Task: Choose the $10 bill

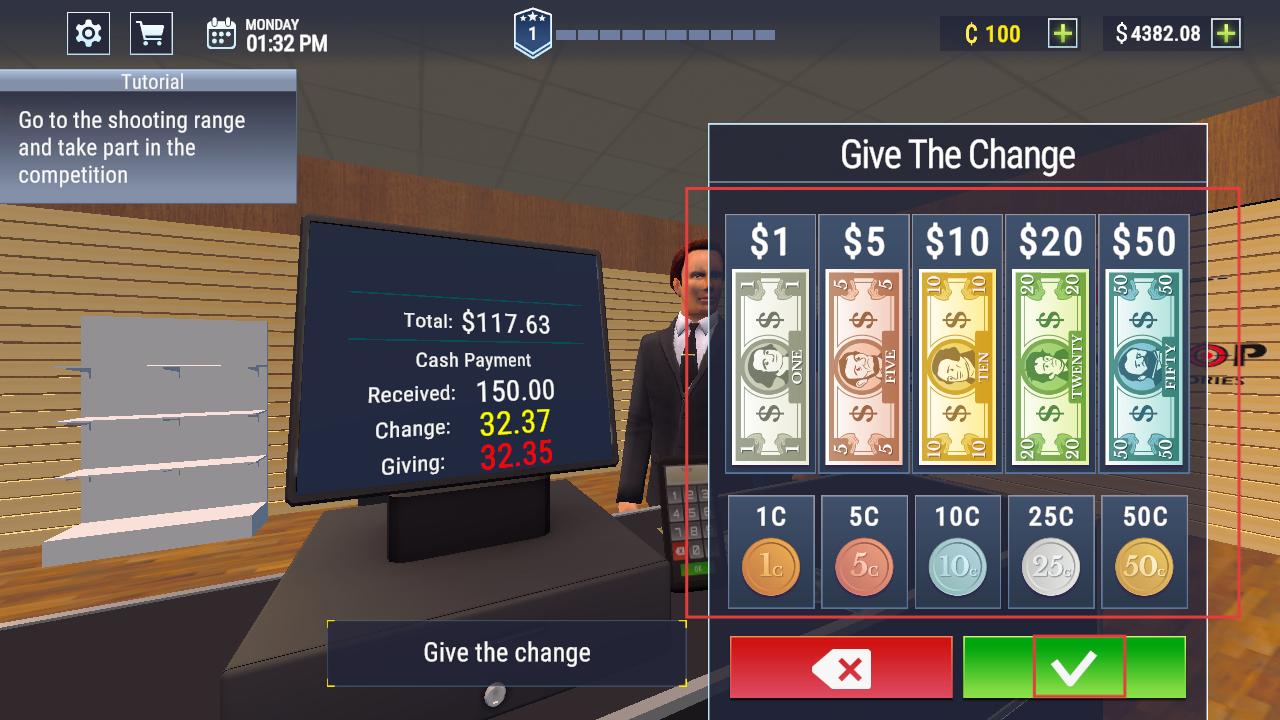Action: coord(957,366)
